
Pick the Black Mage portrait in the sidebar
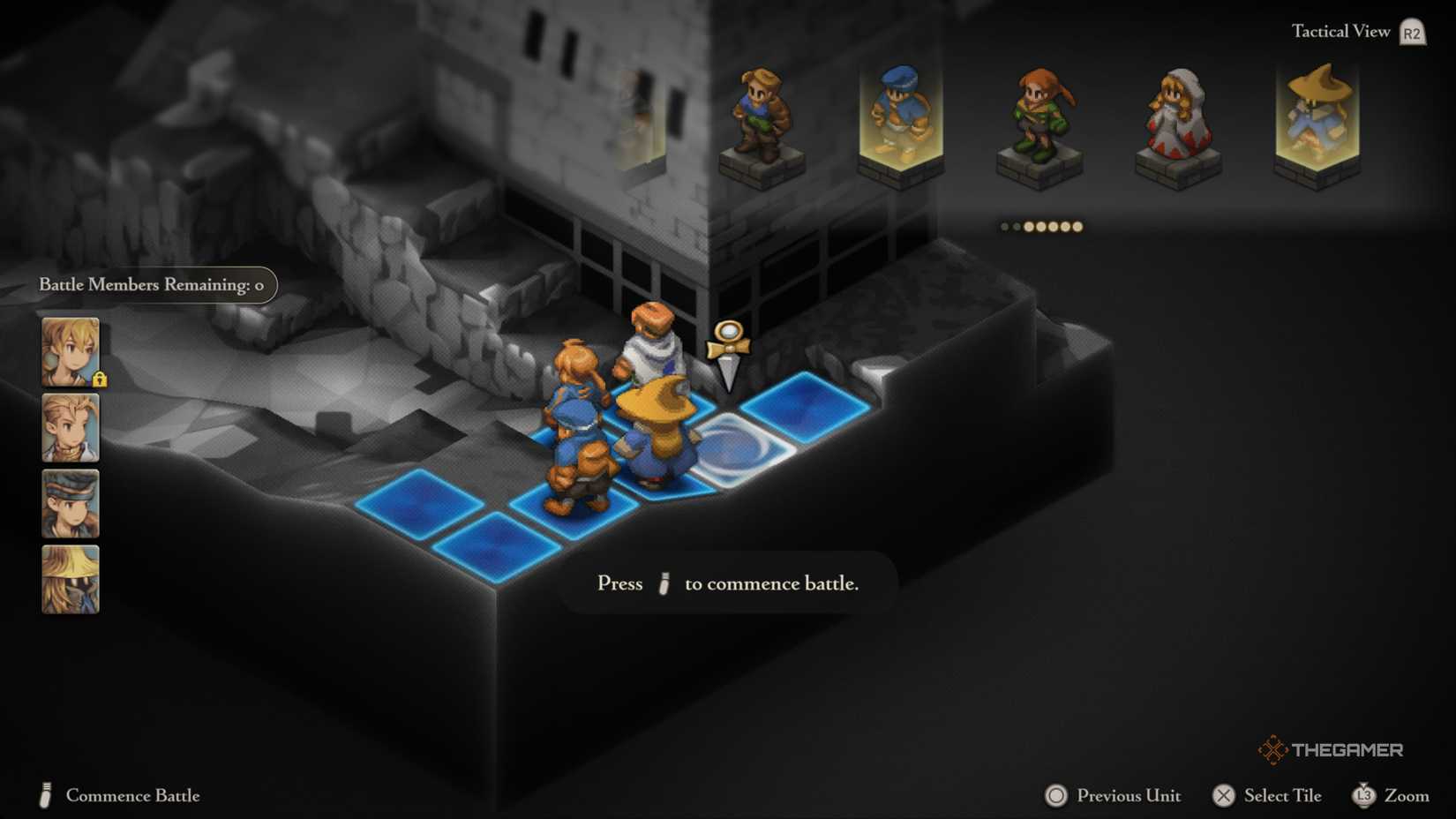click(70, 579)
